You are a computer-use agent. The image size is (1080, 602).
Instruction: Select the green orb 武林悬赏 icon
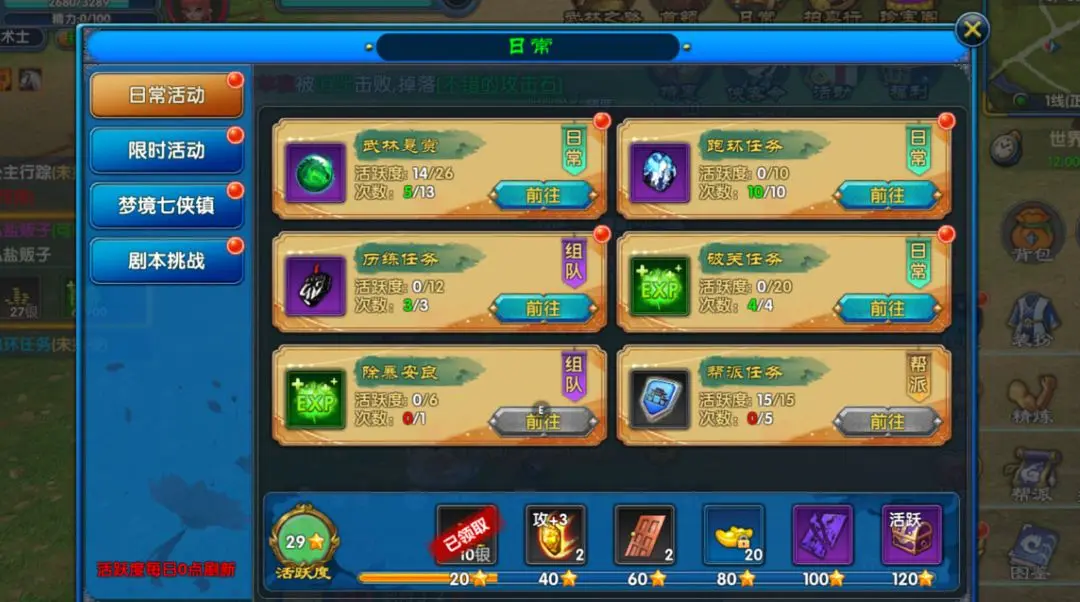click(316, 174)
